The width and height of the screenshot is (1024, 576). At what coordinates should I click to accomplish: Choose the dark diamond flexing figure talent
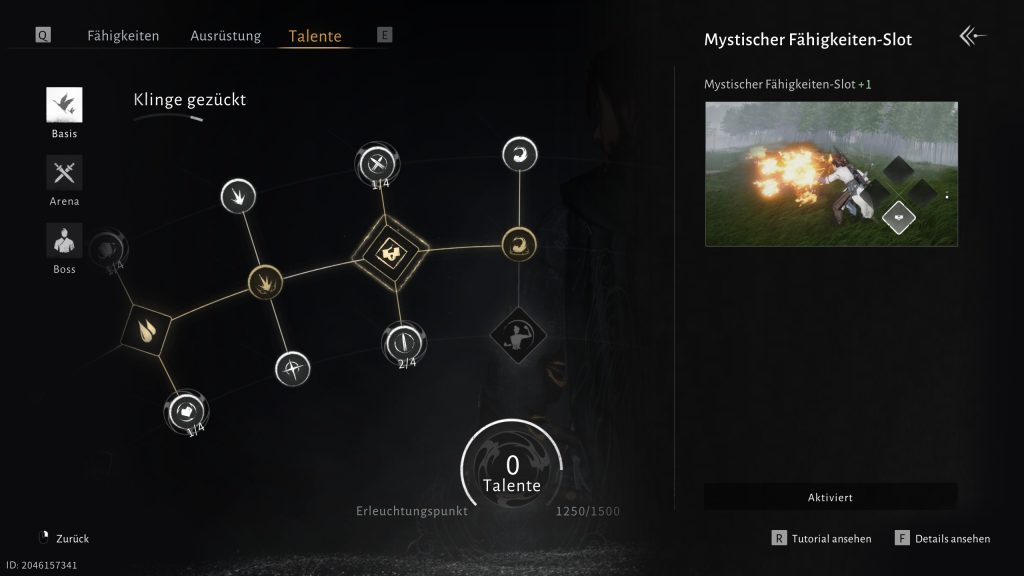pyautogui.click(x=516, y=333)
